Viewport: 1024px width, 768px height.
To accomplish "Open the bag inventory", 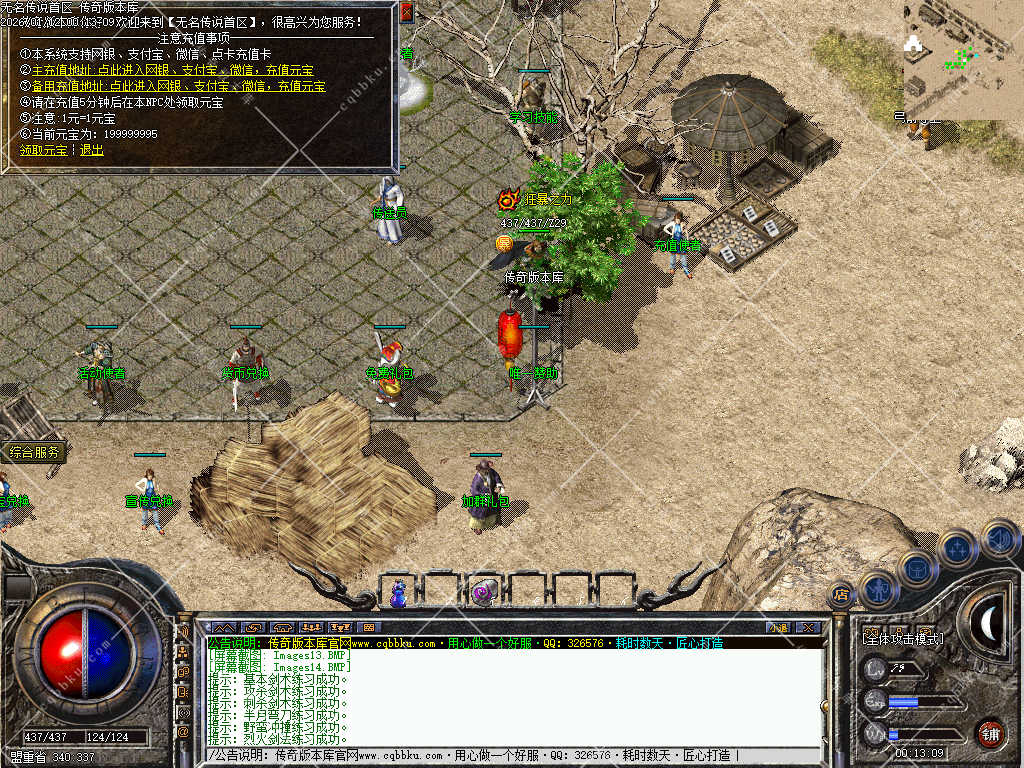I will (x=917, y=568).
